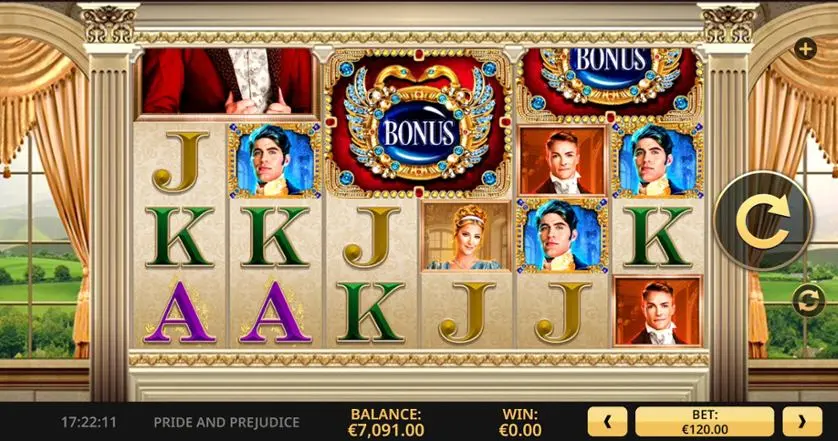Increase the bet with the right arrow
Viewport: 838px width, 441px height.
[x=801, y=421]
